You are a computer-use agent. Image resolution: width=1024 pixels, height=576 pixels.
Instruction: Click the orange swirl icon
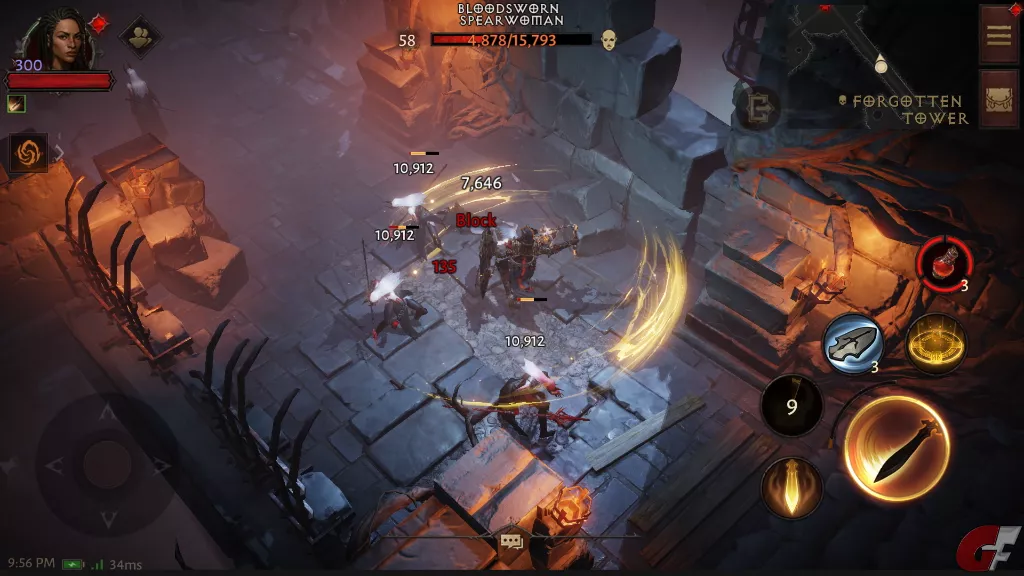click(x=28, y=153)
